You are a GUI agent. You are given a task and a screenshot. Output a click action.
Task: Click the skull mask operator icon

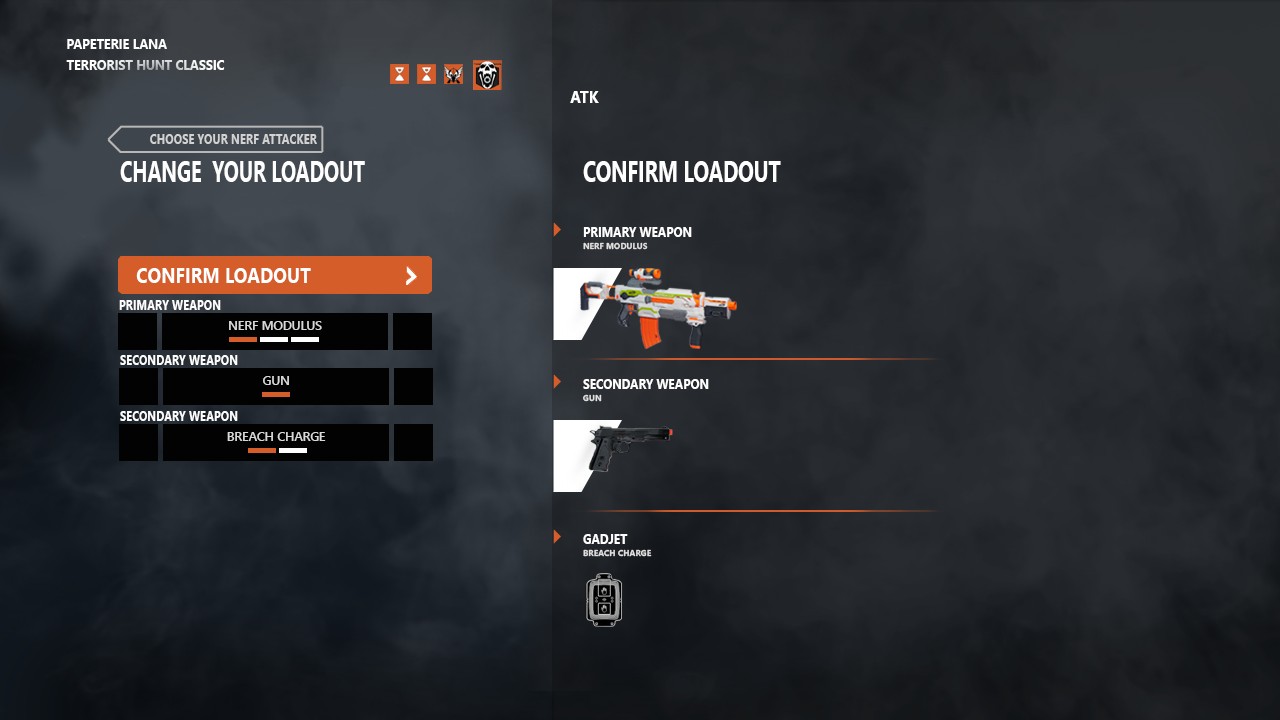(x=487, y=75)
